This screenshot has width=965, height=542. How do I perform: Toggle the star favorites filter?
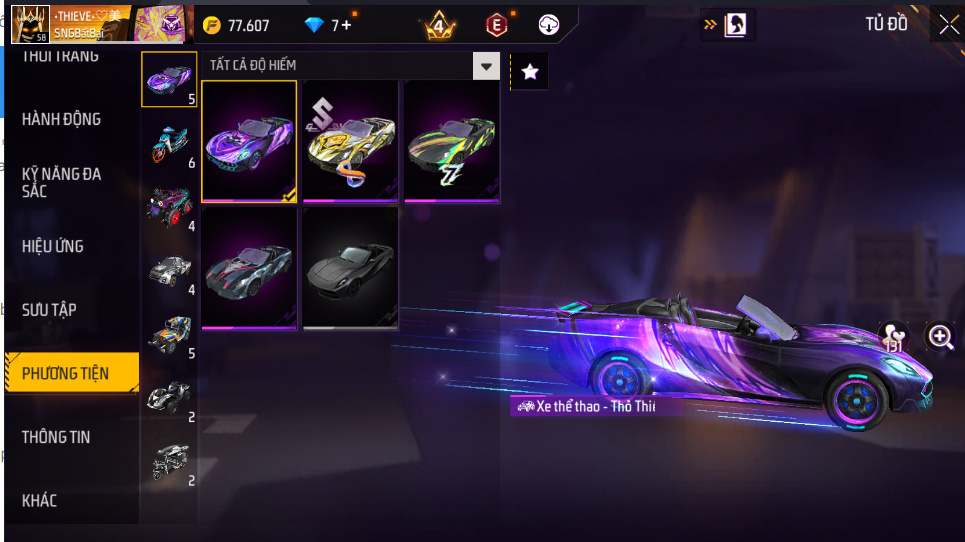[530, 71]
